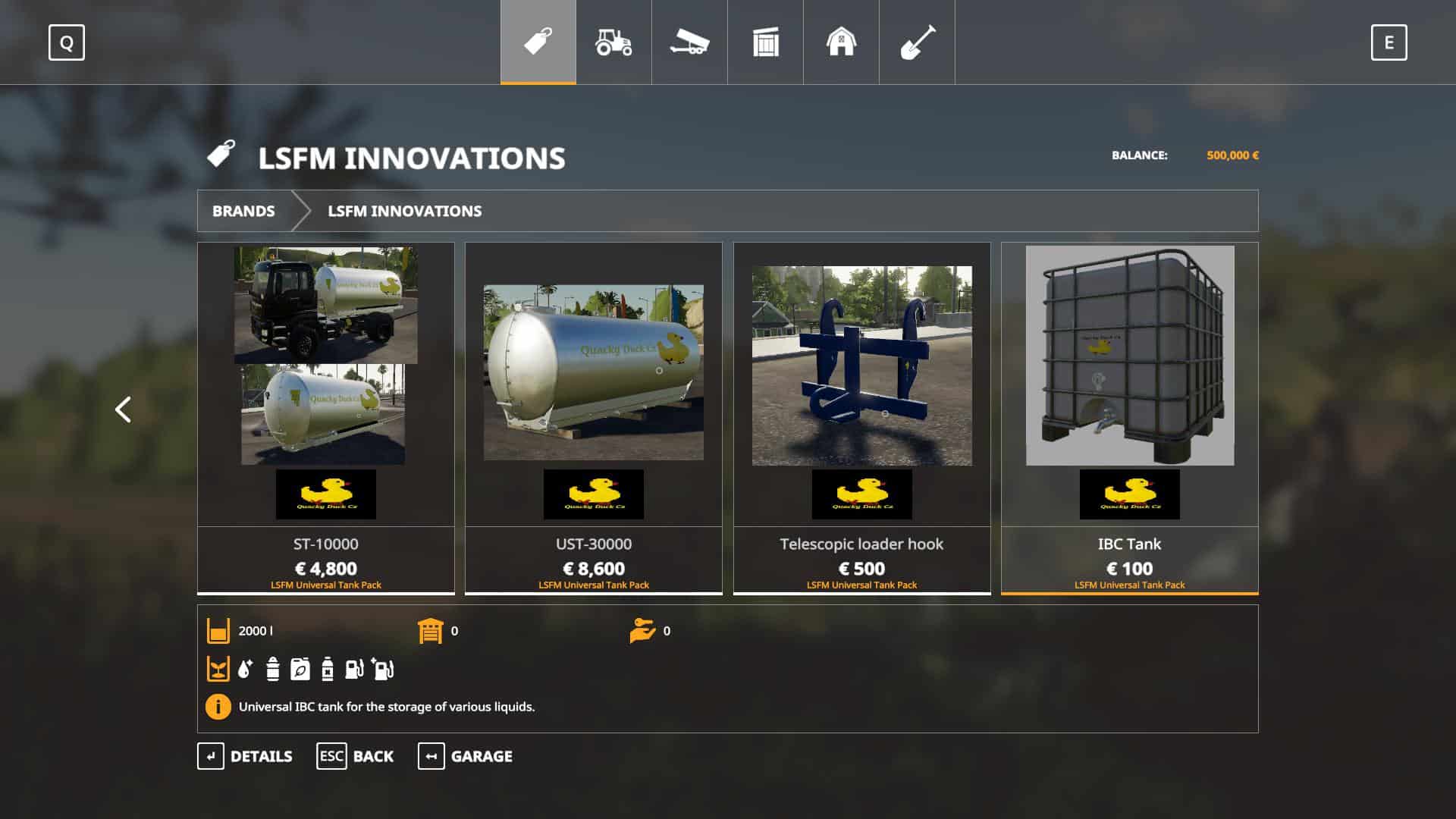Switch to the price tag brands tab

538,42
